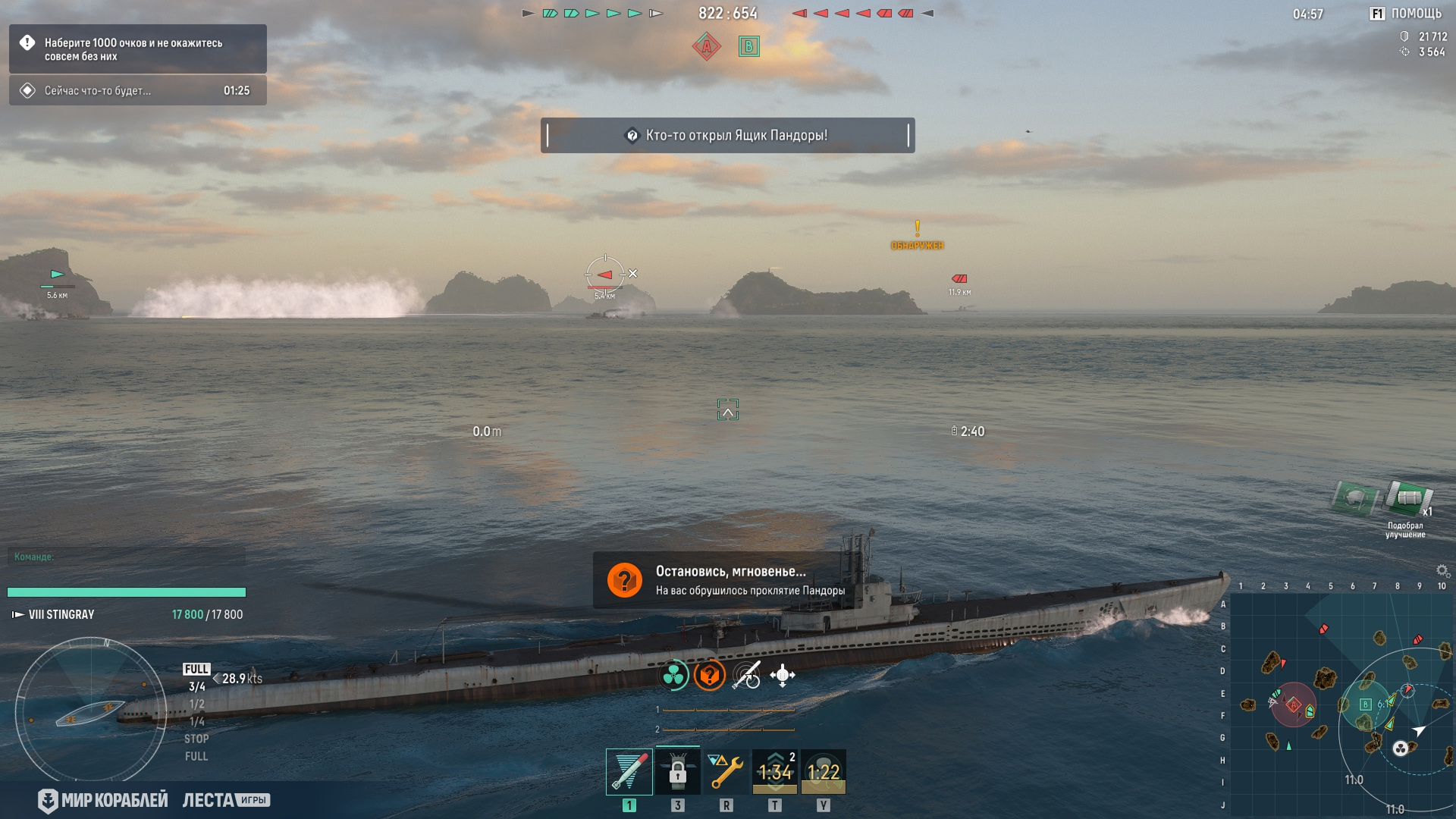Click capture point B on the minimap
This screenshot has height=819, width=1456.
(x=1365, y=704)
